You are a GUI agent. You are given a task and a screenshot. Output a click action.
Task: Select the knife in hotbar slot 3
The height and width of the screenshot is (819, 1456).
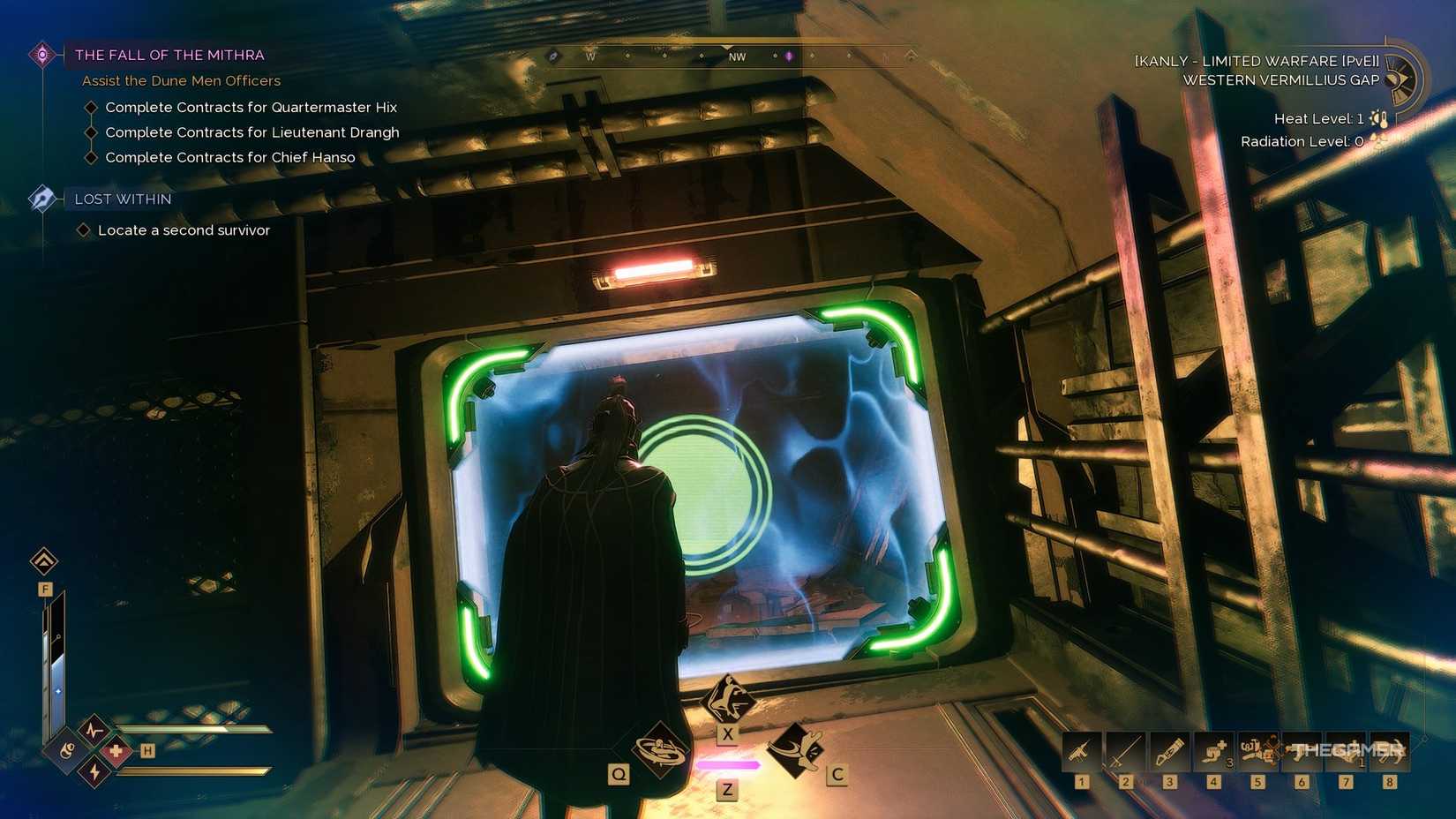(1168, 750)
